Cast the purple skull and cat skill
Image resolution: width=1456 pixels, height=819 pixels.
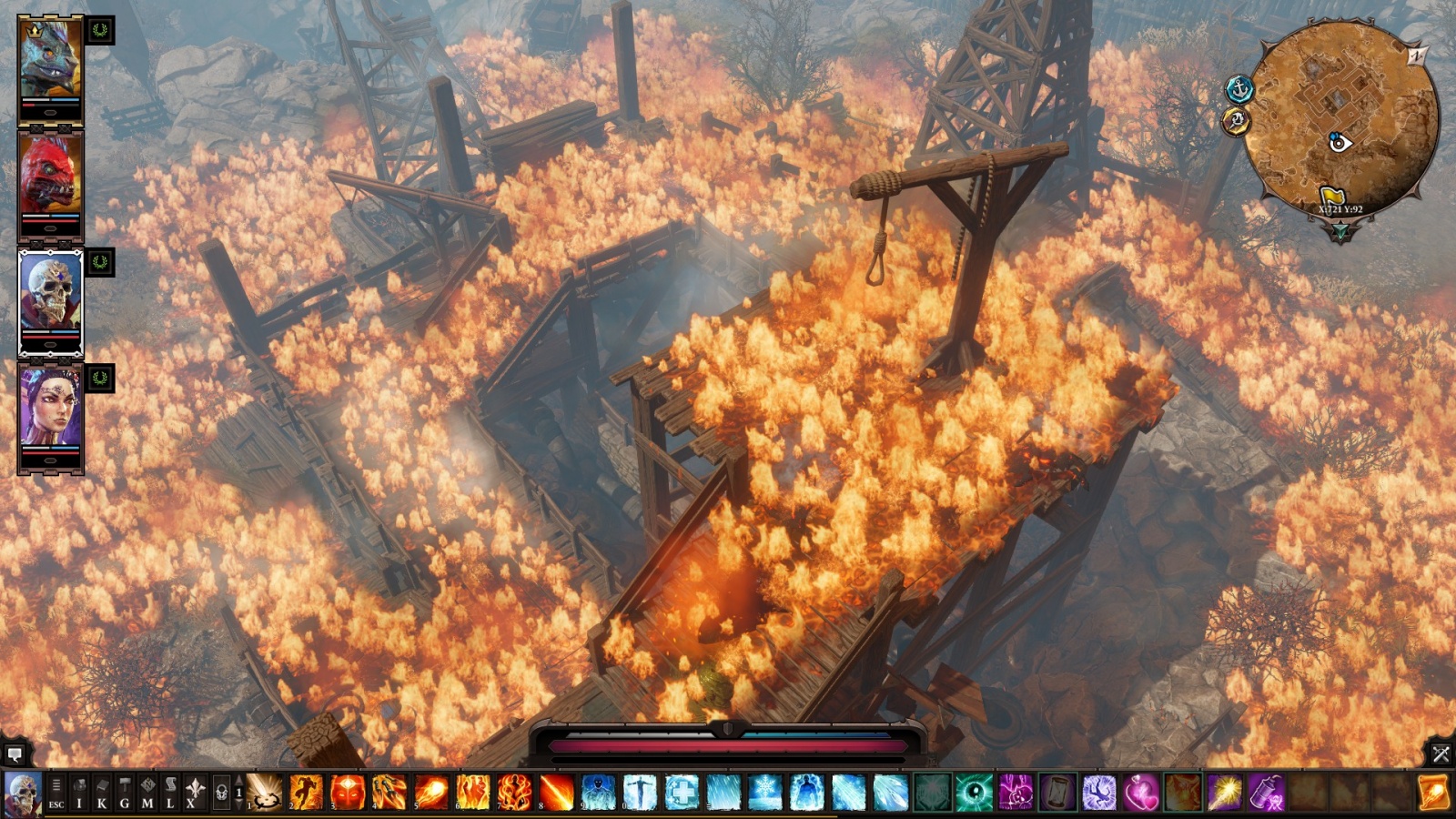coord(1016,793)
